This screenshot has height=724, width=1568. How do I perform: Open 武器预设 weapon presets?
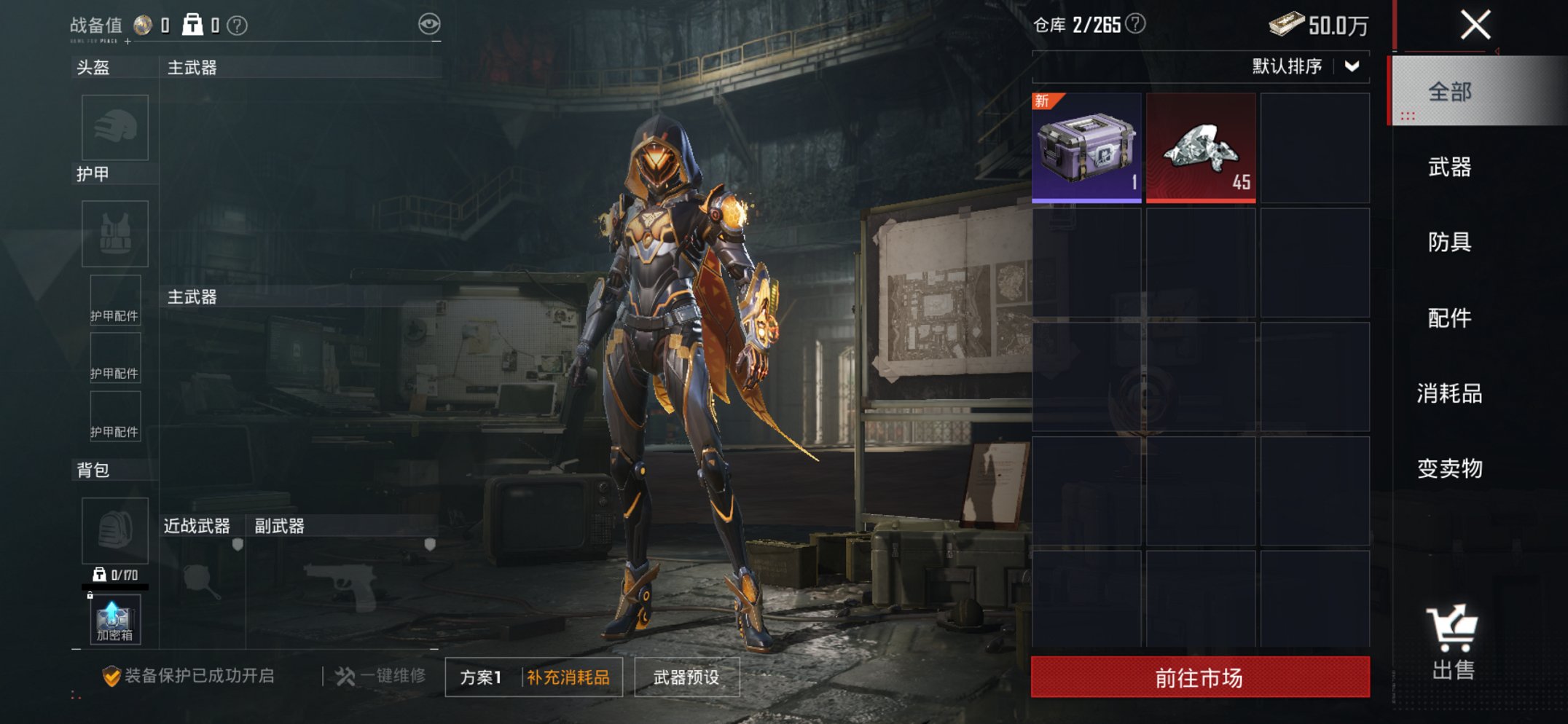point(686,677)
